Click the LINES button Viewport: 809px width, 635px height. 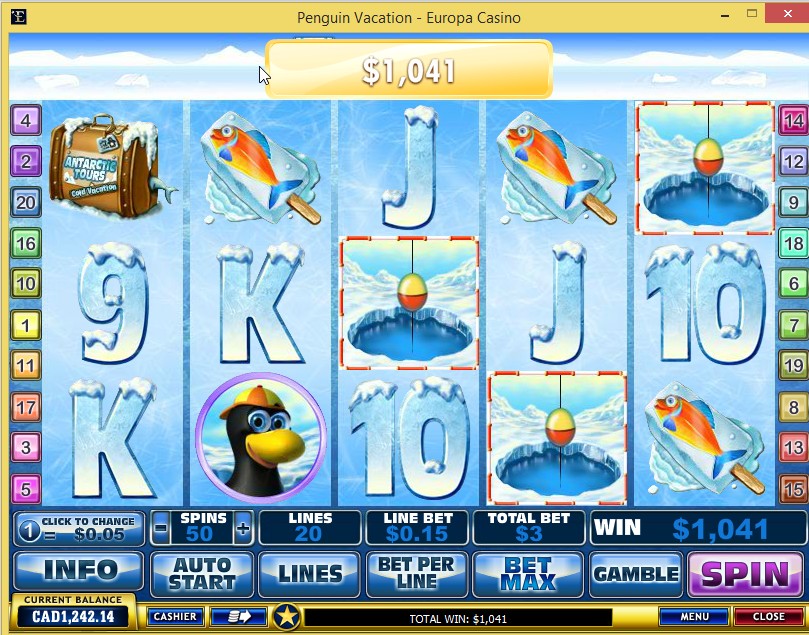[x=309, y=574]
